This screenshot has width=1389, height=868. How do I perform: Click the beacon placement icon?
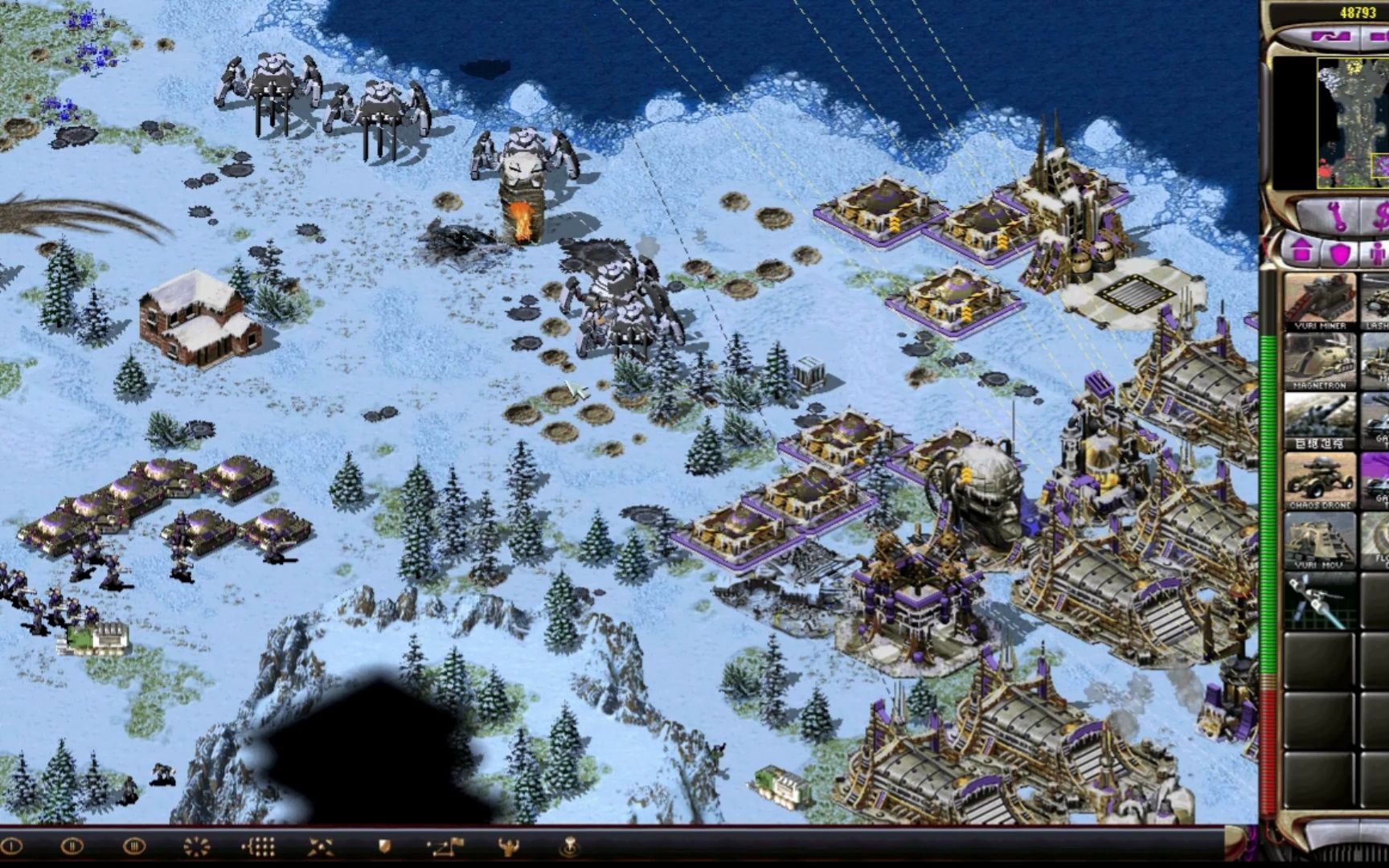click(x=570, y=845)
